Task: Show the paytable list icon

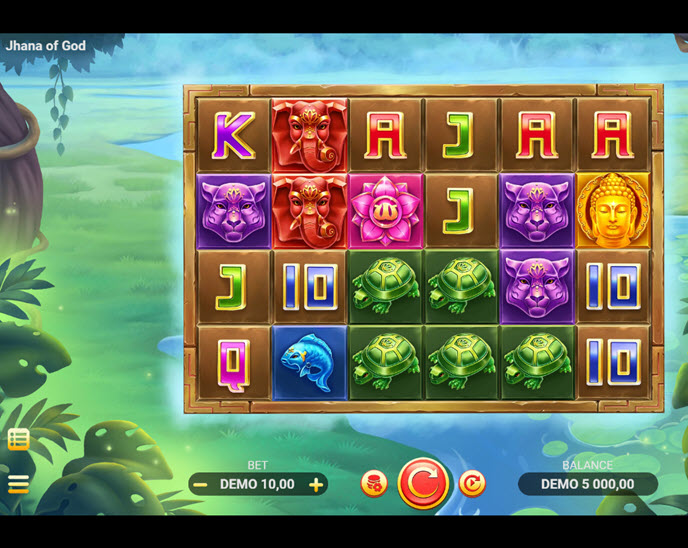Action: tap(18, 439)
